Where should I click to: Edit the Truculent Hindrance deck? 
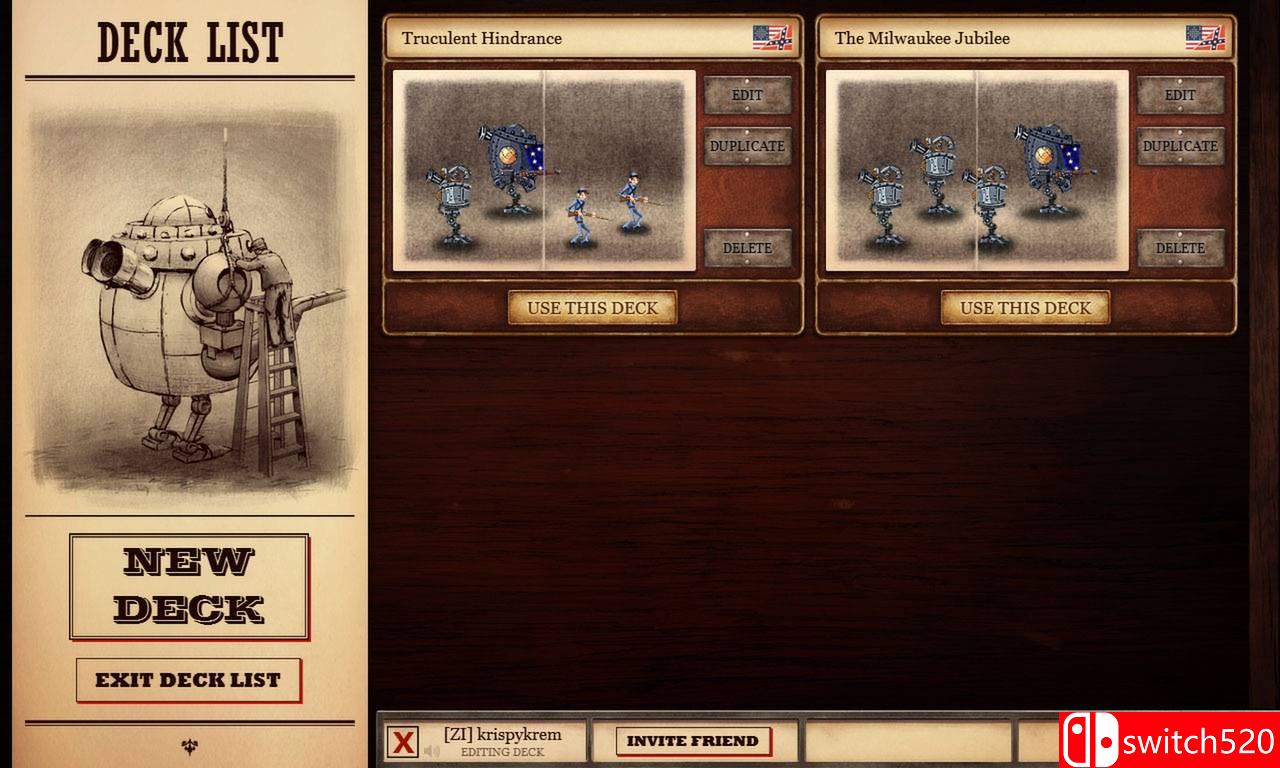(748, 95)
